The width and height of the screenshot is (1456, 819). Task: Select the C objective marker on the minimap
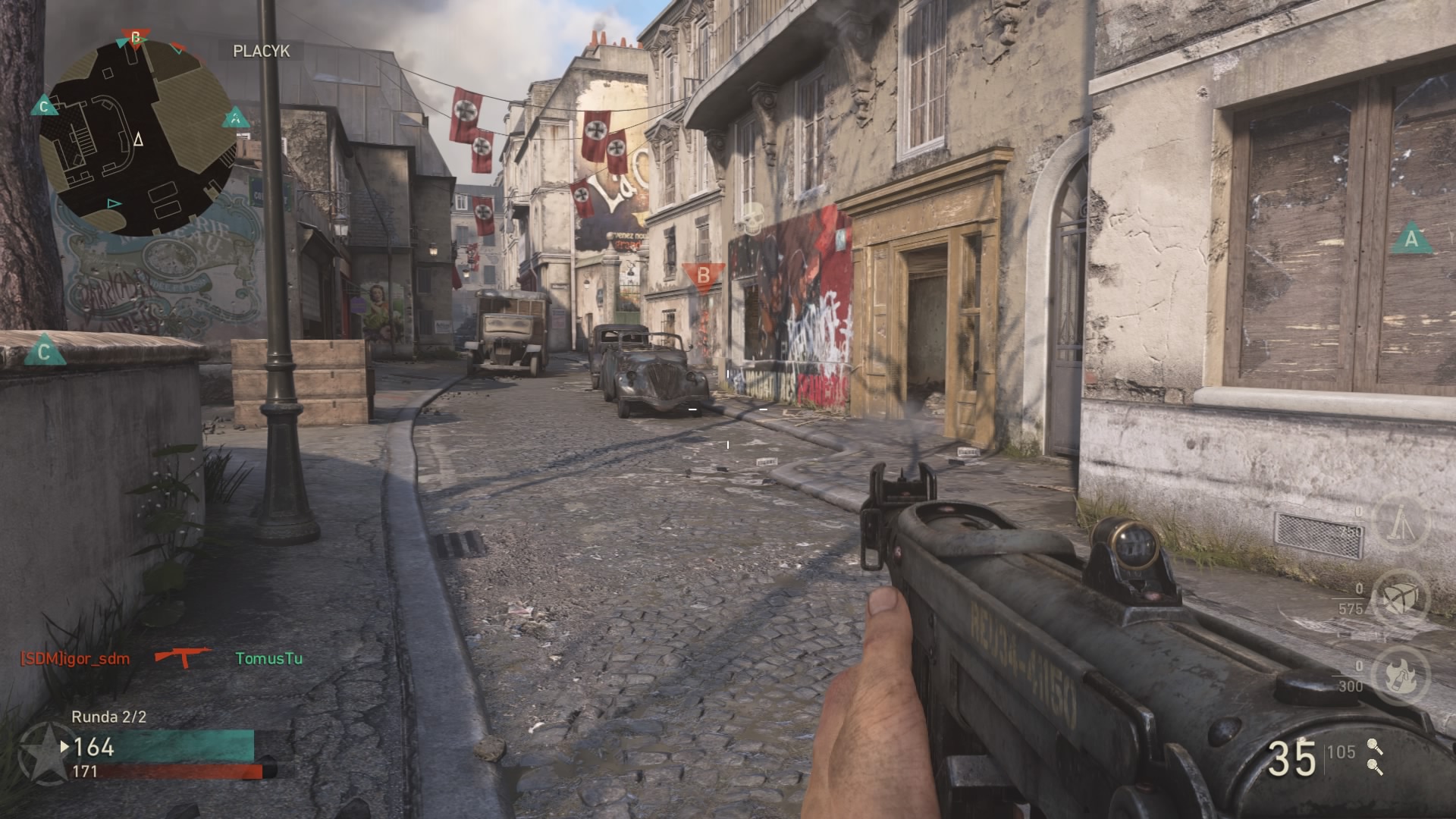pyautogui.click(x=44, y=106)
